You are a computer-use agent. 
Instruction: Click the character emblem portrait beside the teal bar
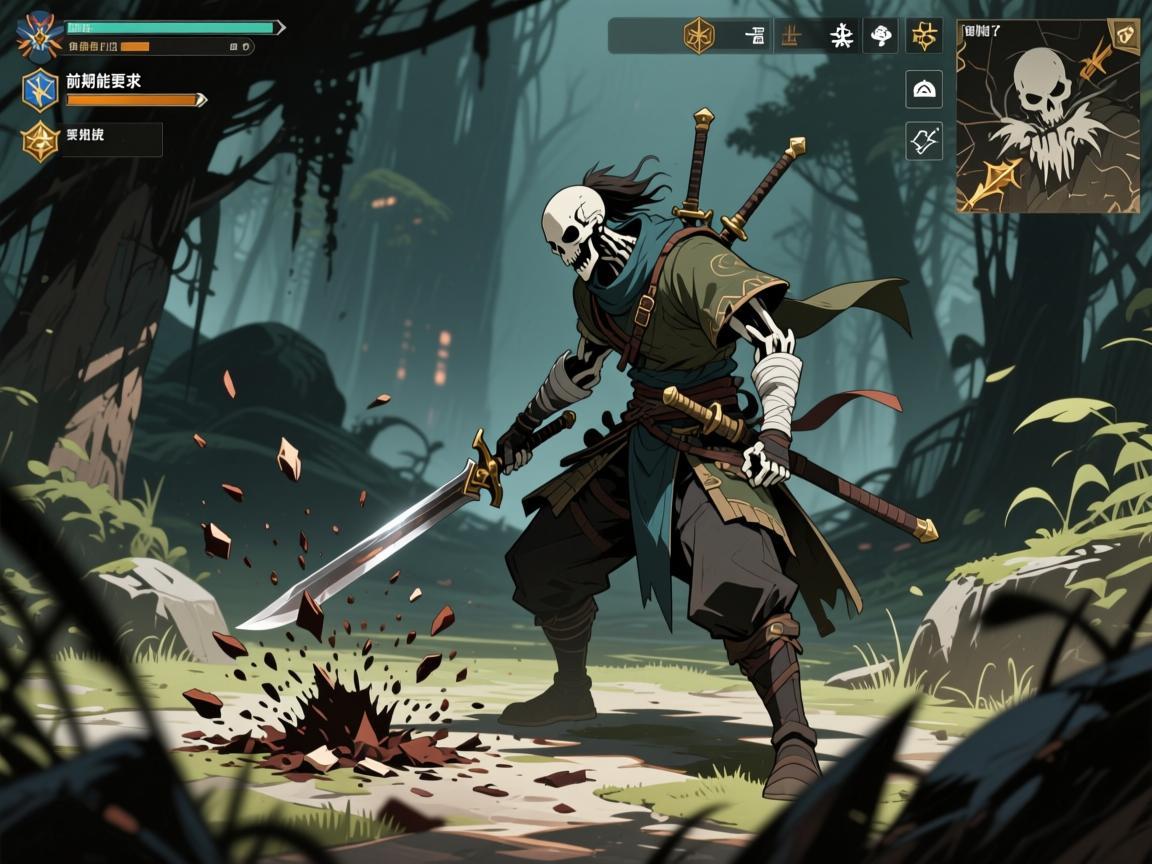(x=40, y=36)
